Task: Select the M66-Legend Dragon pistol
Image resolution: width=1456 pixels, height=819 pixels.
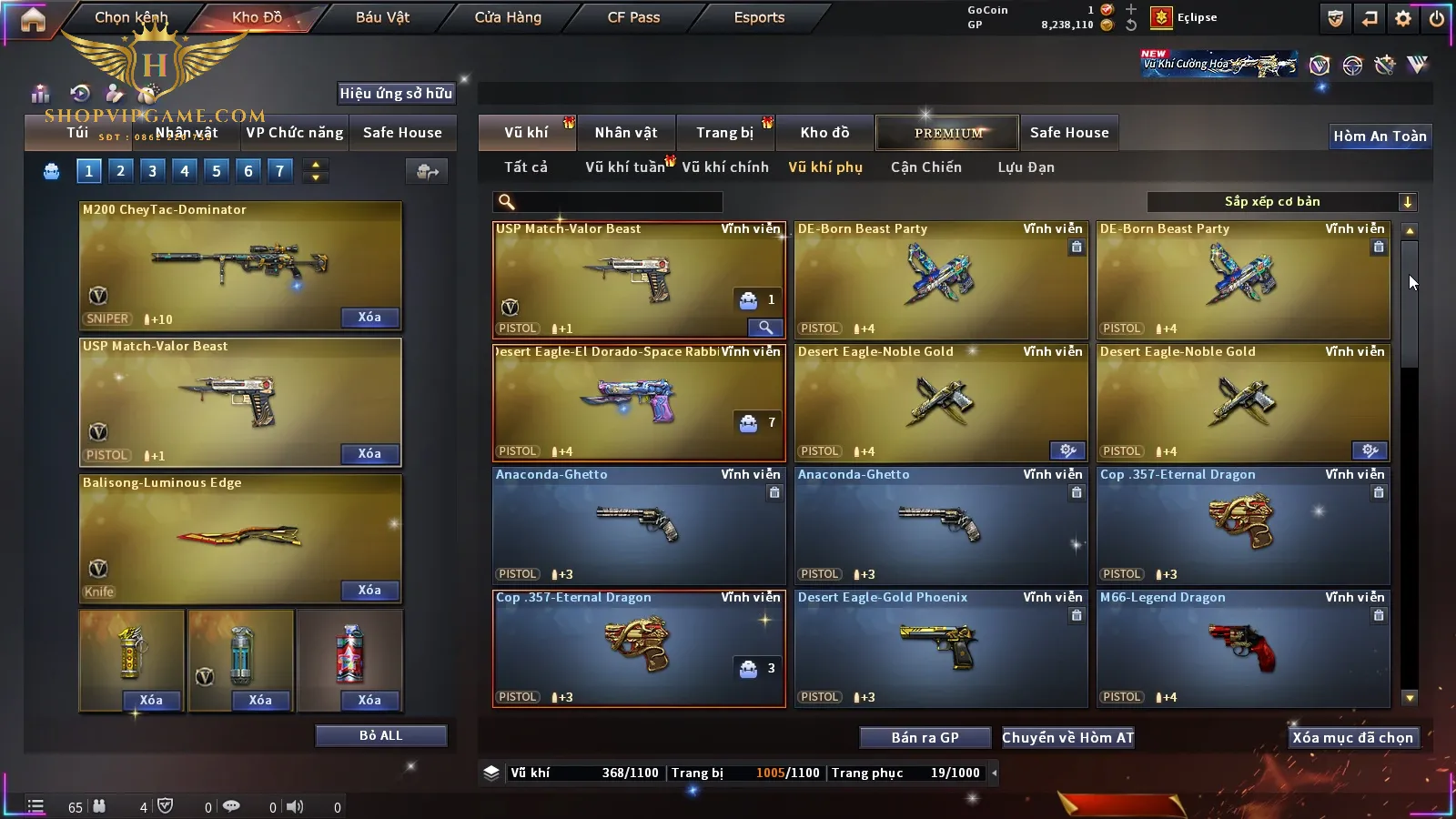Action: 1243,648
